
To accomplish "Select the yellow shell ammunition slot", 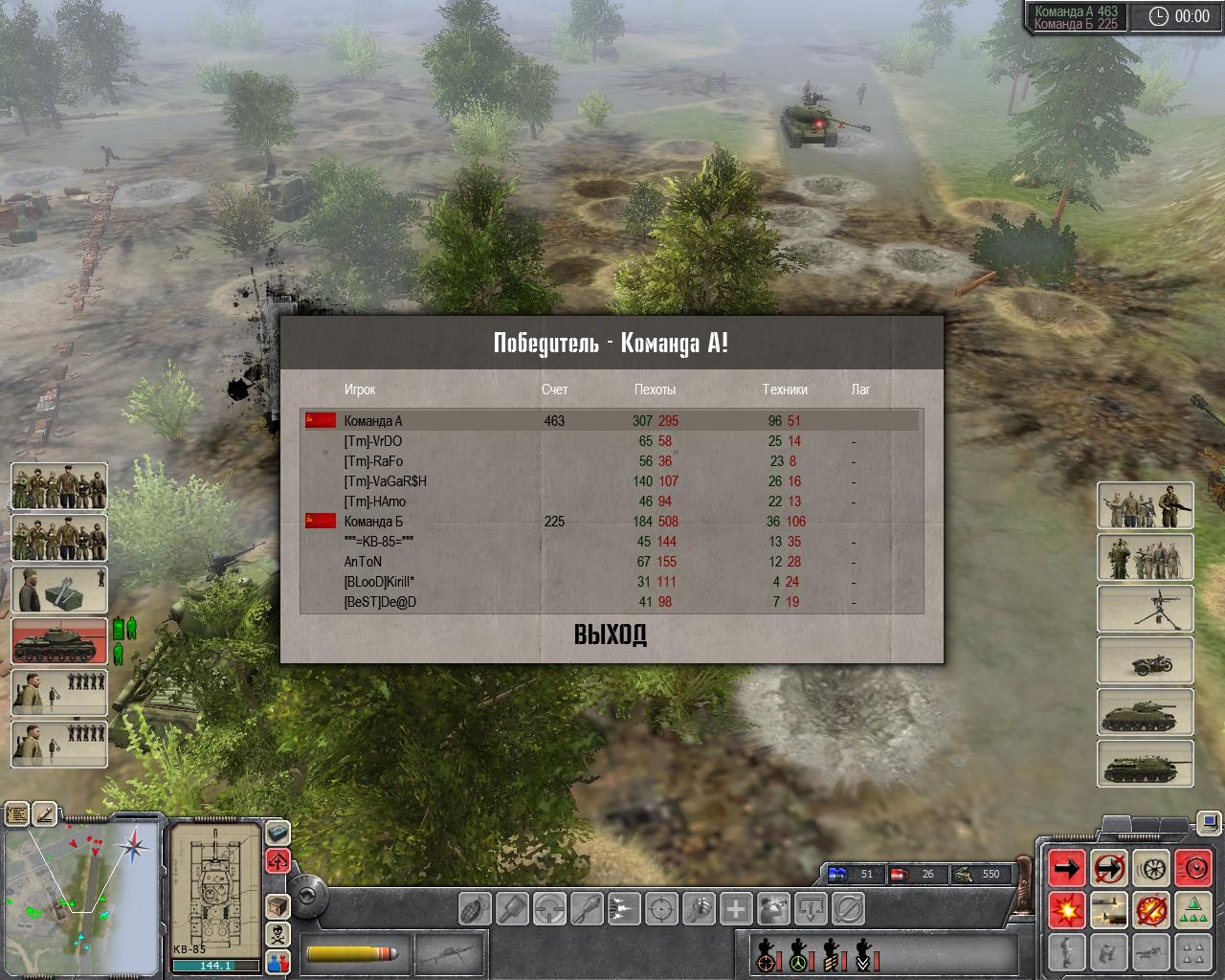I will [x=349, y=954].
